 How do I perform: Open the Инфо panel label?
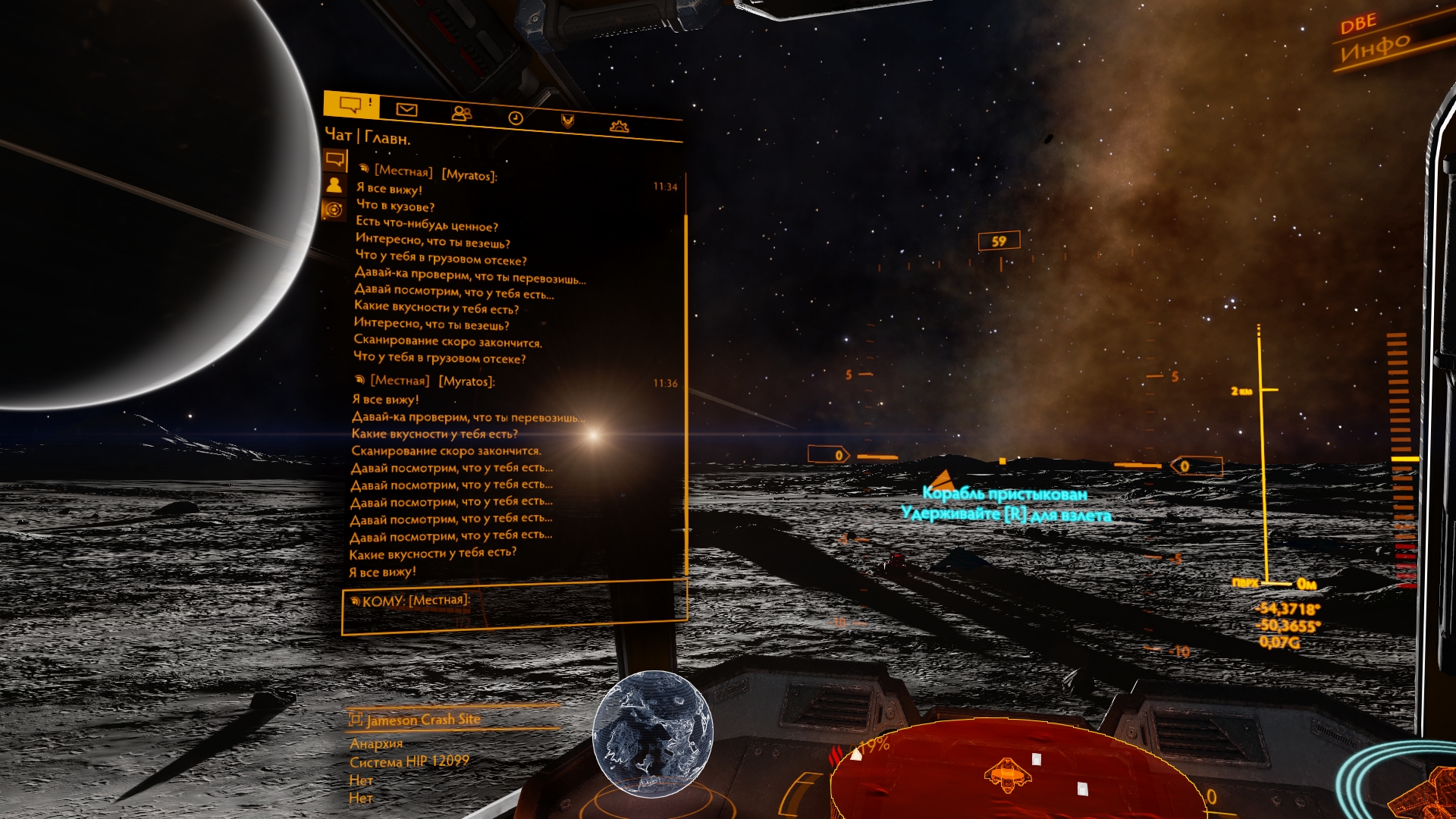[1375, 47]
